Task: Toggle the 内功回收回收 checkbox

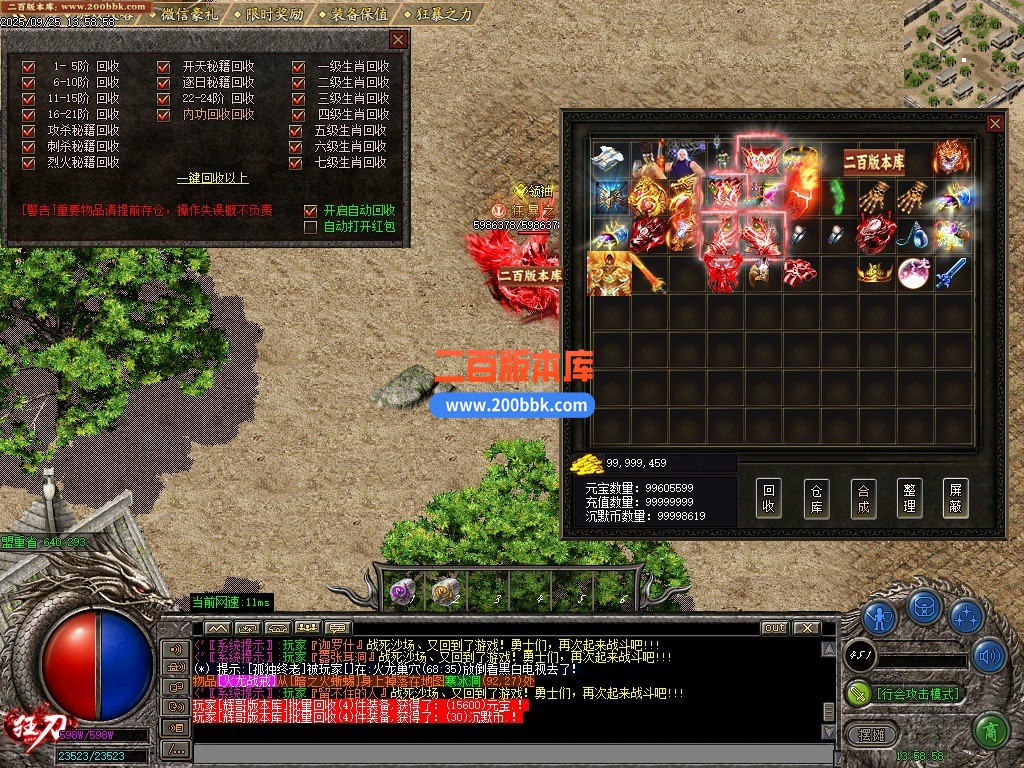Action: pos(163,115)
